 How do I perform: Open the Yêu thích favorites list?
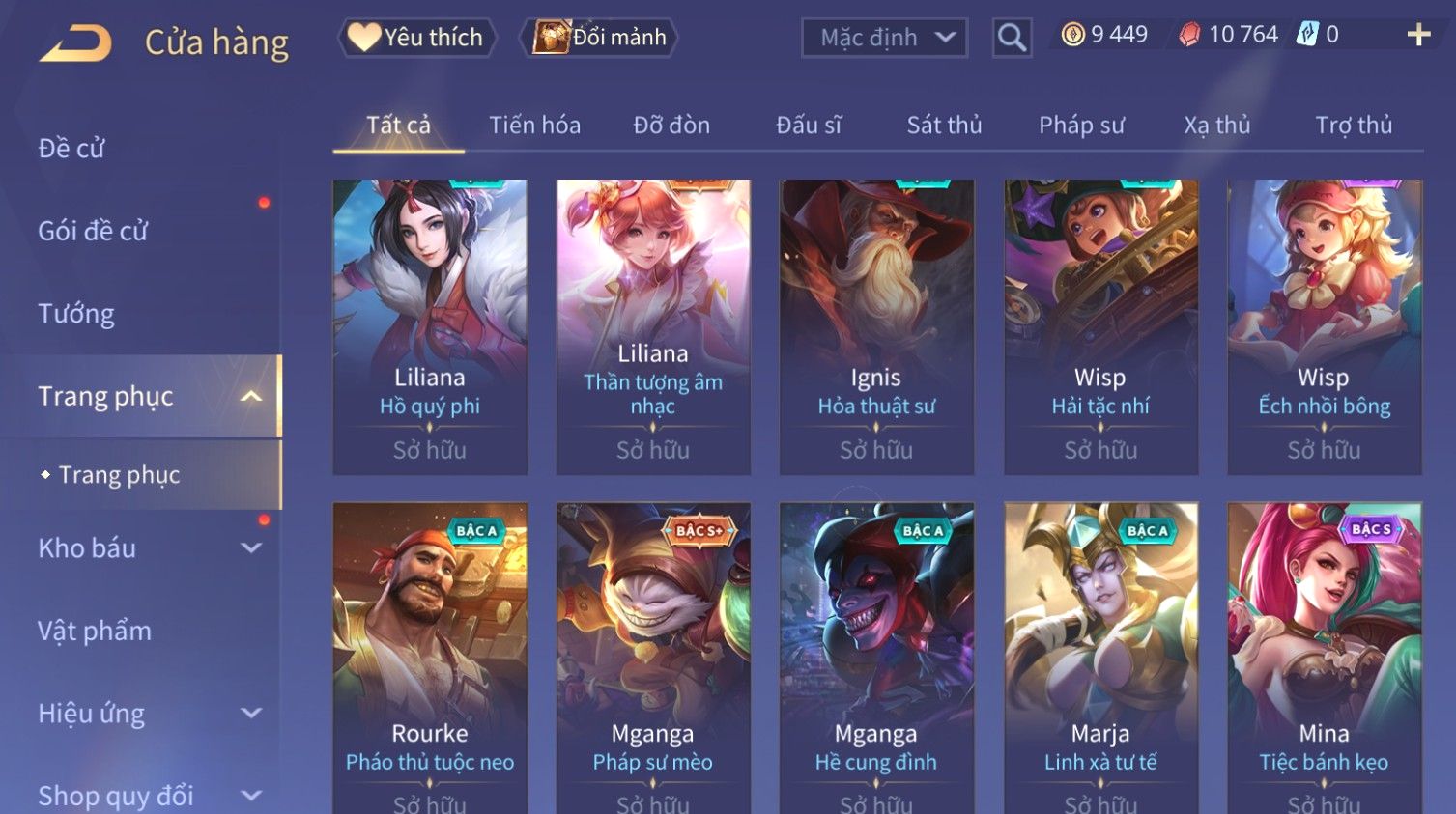[416, 38]
